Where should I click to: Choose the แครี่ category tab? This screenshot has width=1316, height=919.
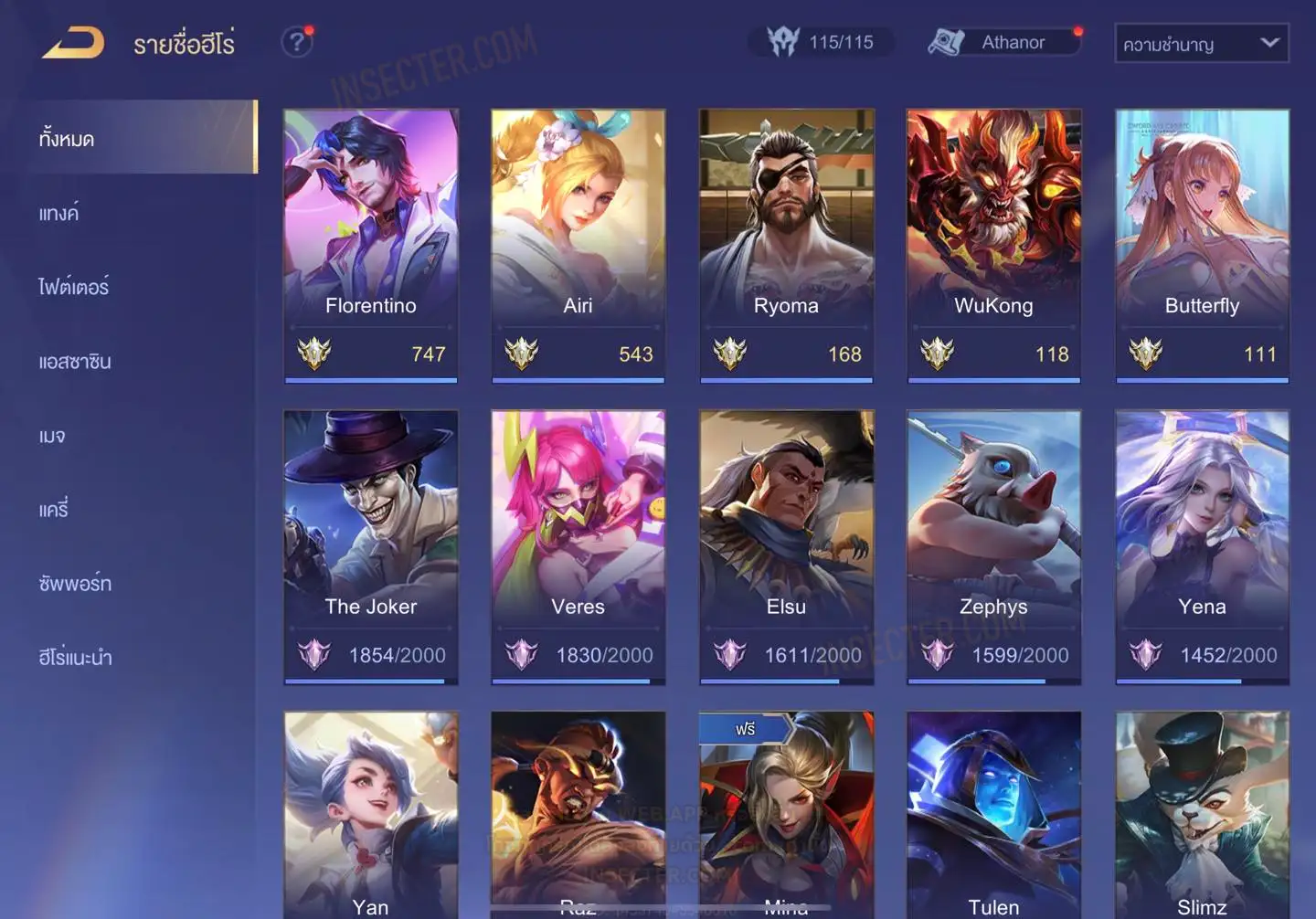coord(54,510)
